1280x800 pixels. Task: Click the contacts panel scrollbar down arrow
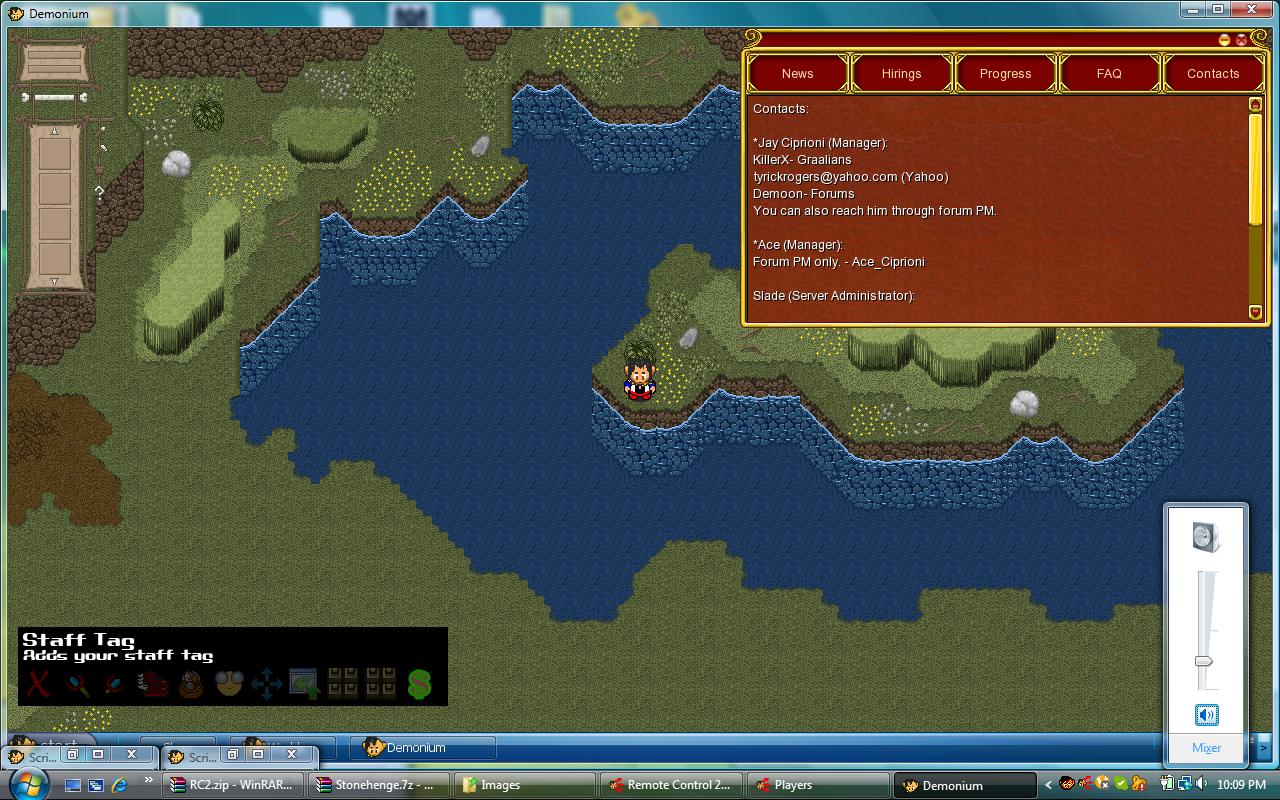(1256, 312)
